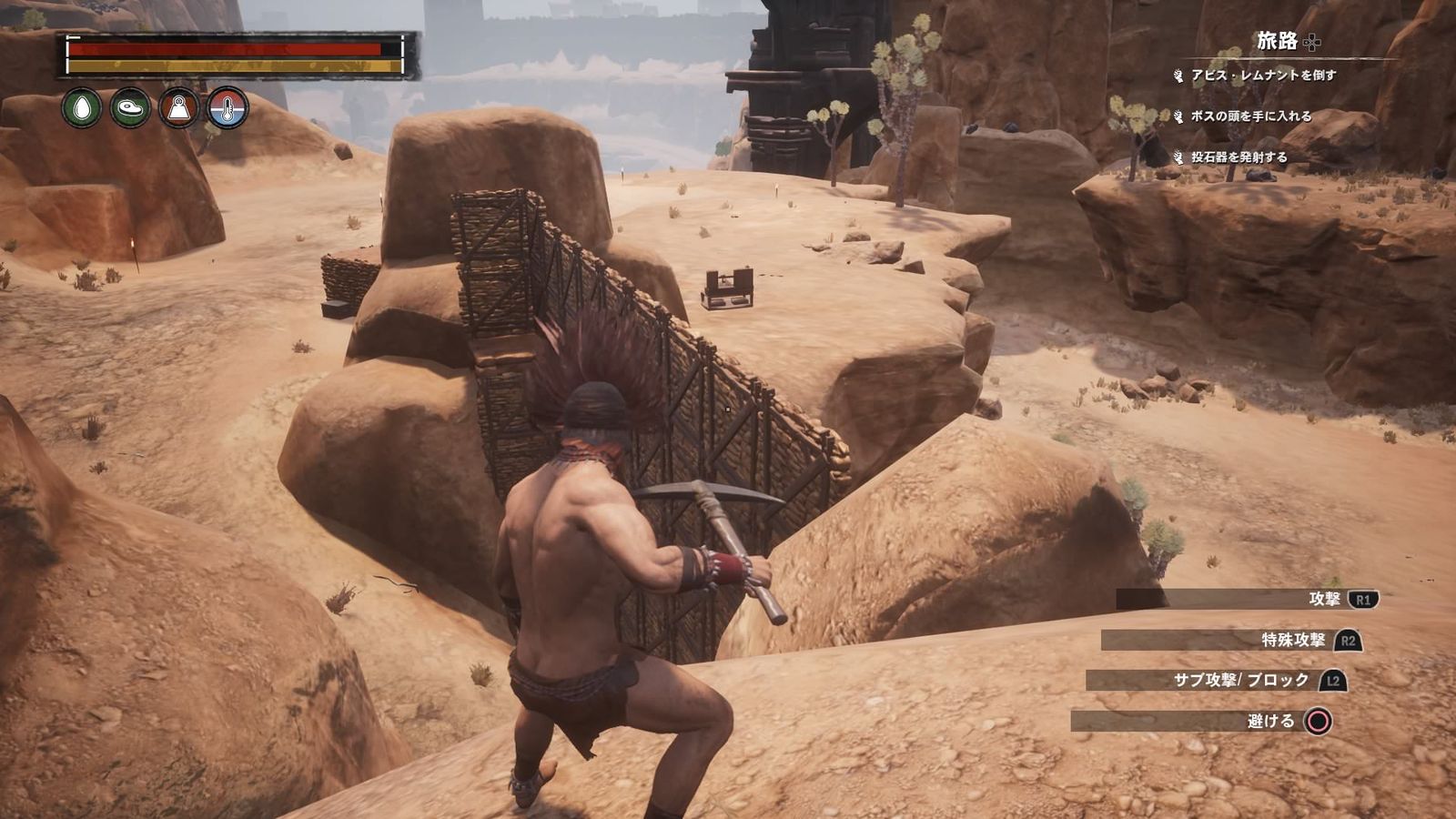Select the 投石器を発射する journey objective
The height and width of the screenshot is (819, 1456).
[x=1239, y=157]
